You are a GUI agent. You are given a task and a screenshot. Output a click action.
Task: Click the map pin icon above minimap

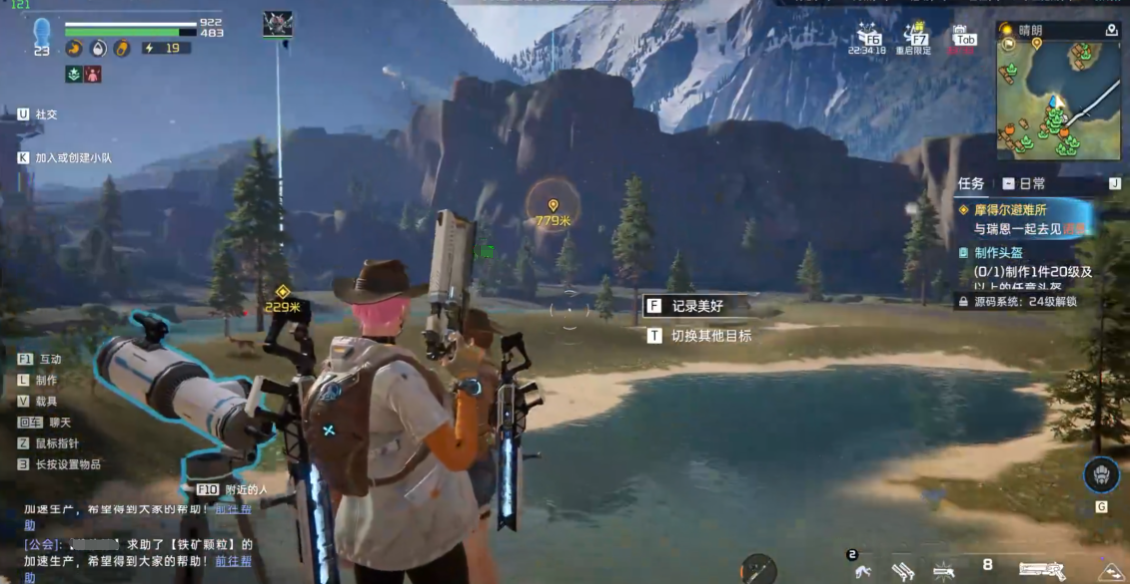point(1112,31)
